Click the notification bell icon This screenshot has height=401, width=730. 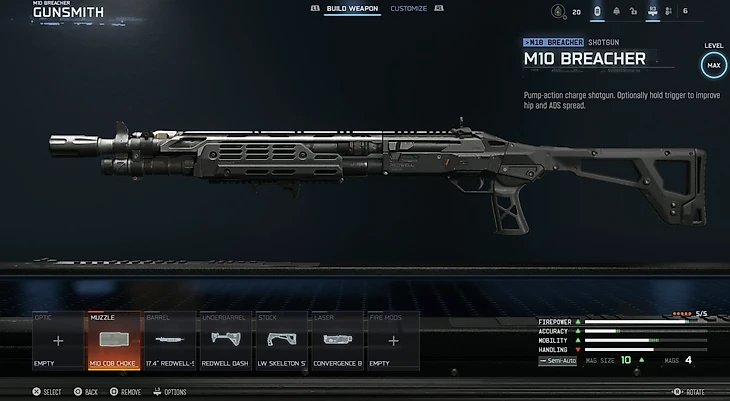pyautogui.click(x=617, y=11)
